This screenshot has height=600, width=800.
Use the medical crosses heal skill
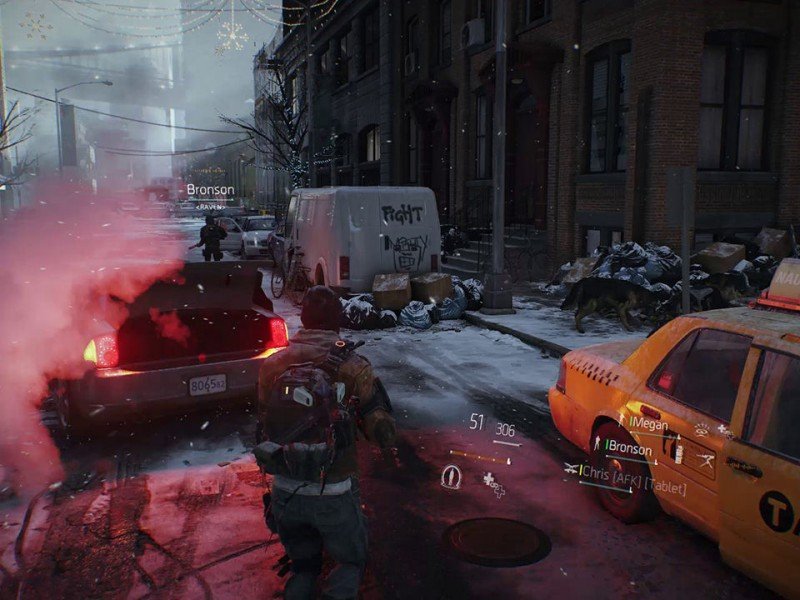pyautogui.click(x=493, y=484)
